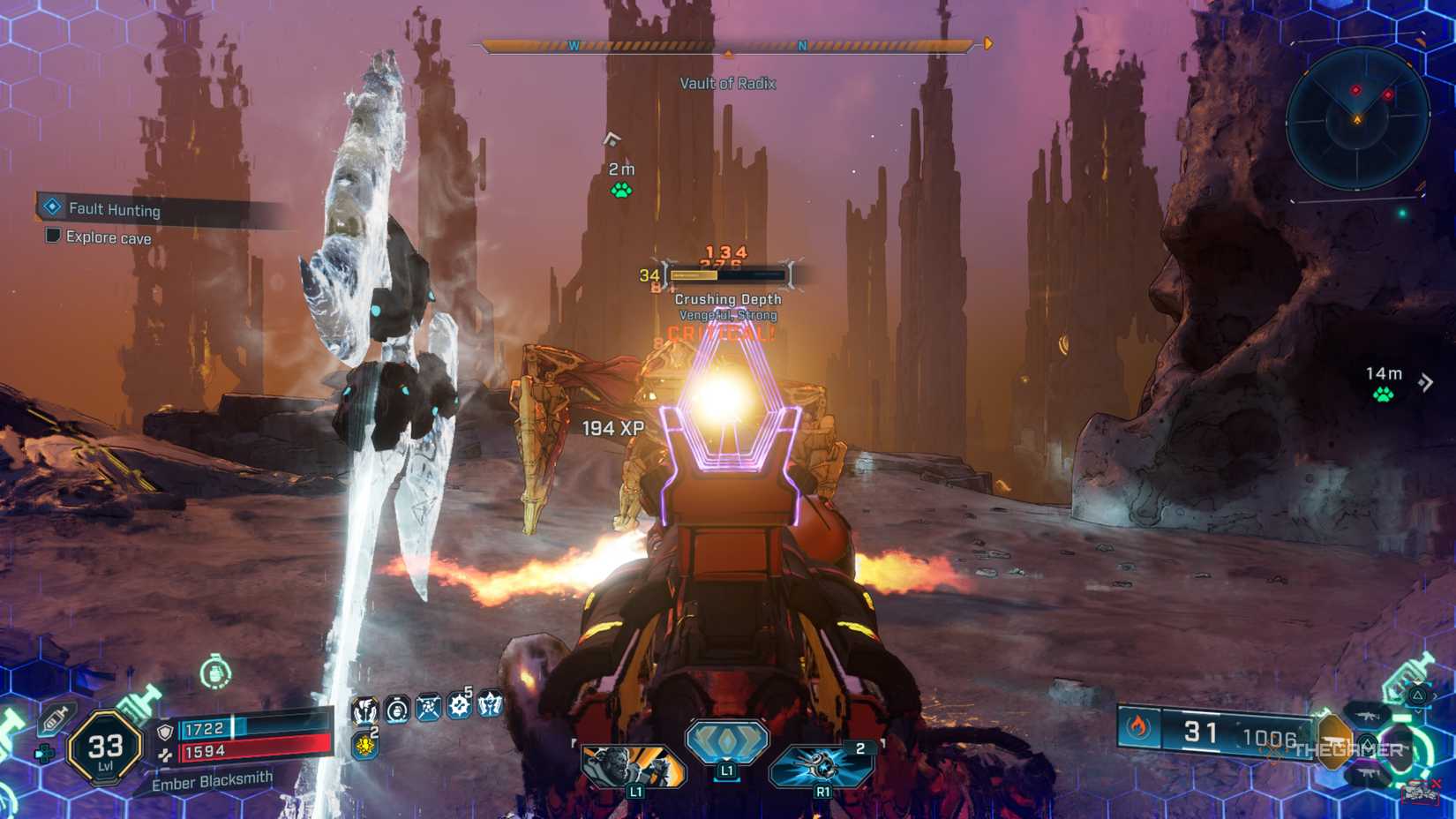Select the Fault Hunting mission tracker
Screen dimensions: 1456x819
115,209
